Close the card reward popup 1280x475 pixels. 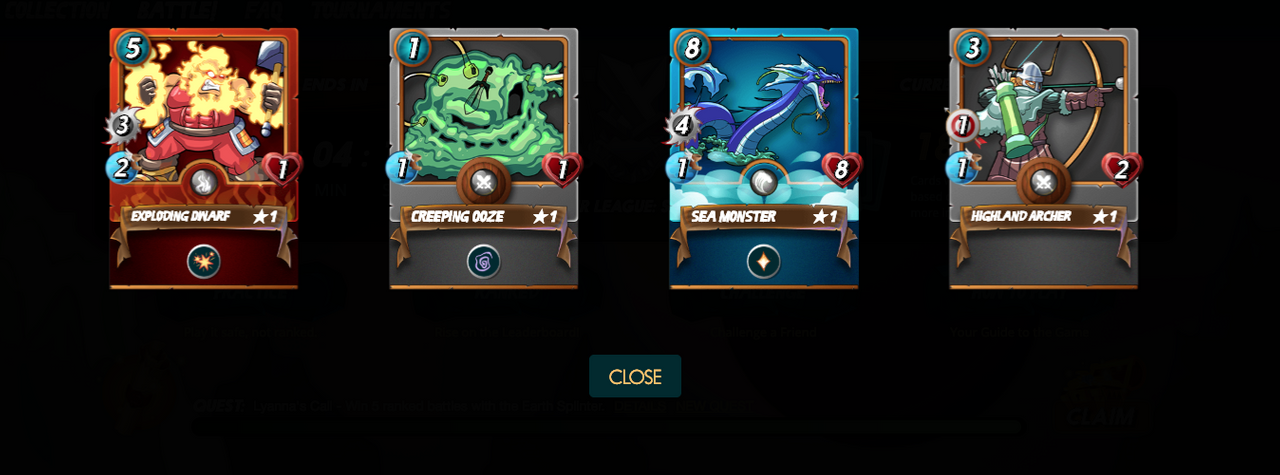point(635,377)
